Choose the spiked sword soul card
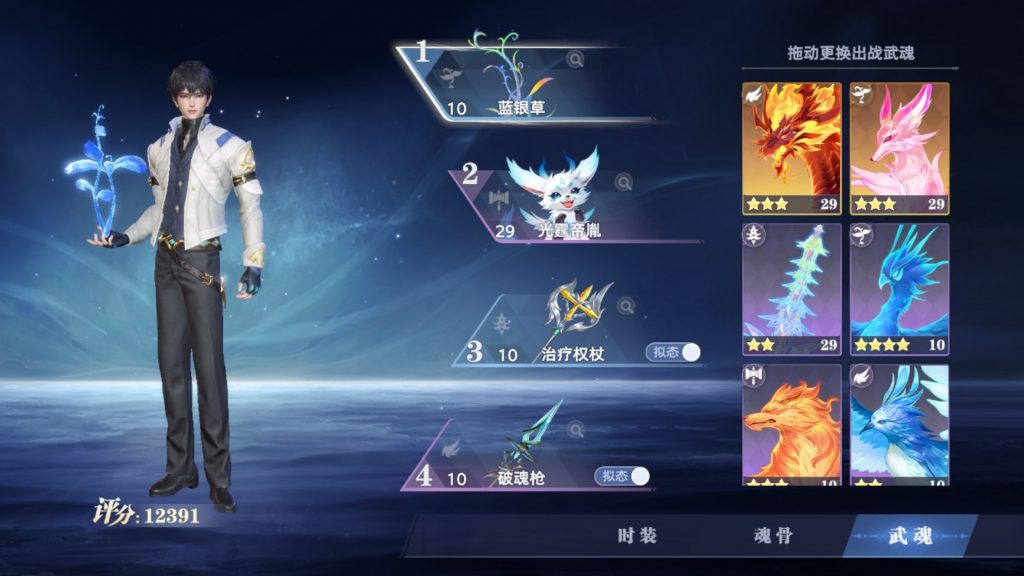 pyautogui.click(x=792, y=289)
